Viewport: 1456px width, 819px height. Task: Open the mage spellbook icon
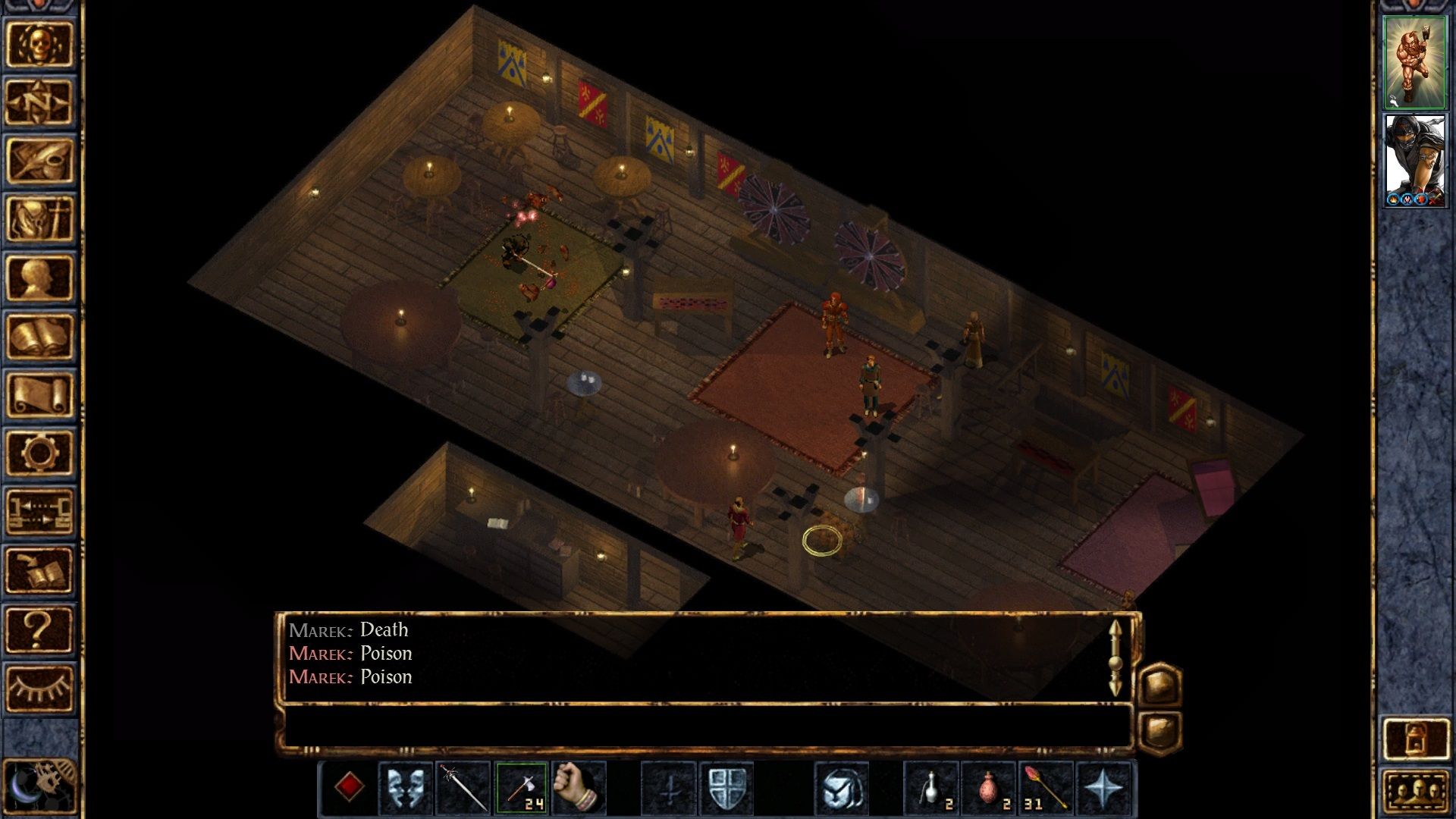click(39, 336)
